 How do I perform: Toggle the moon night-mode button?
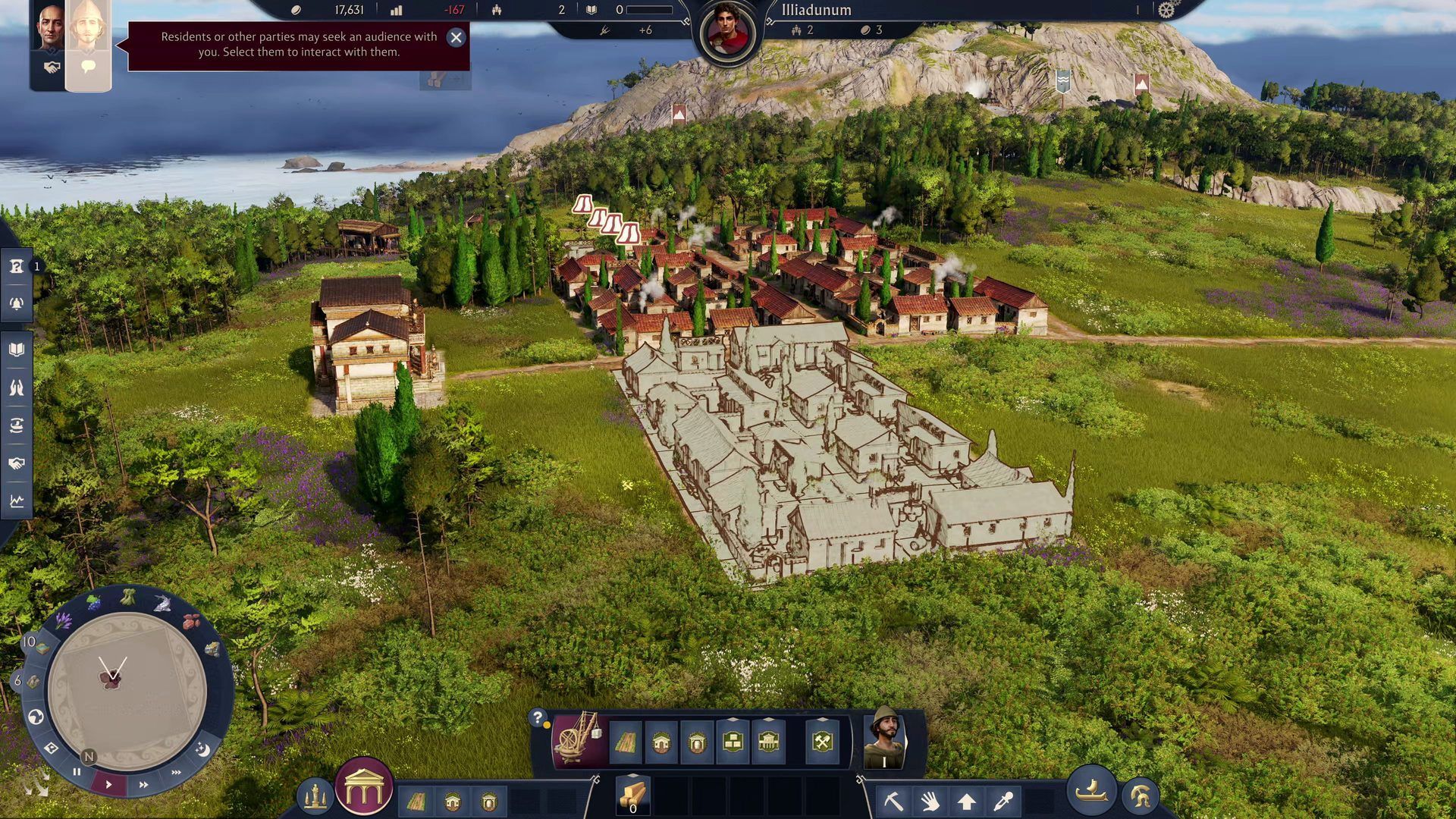[202, 749]
